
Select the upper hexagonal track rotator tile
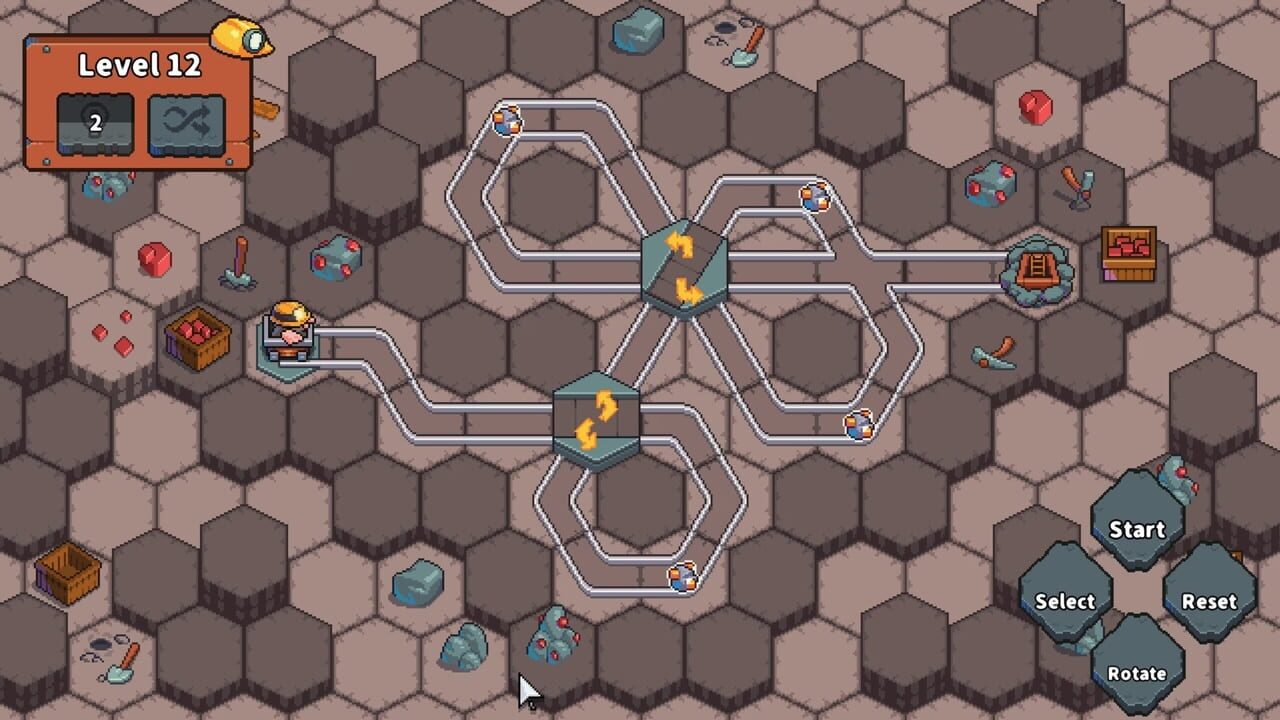(685, 265)
